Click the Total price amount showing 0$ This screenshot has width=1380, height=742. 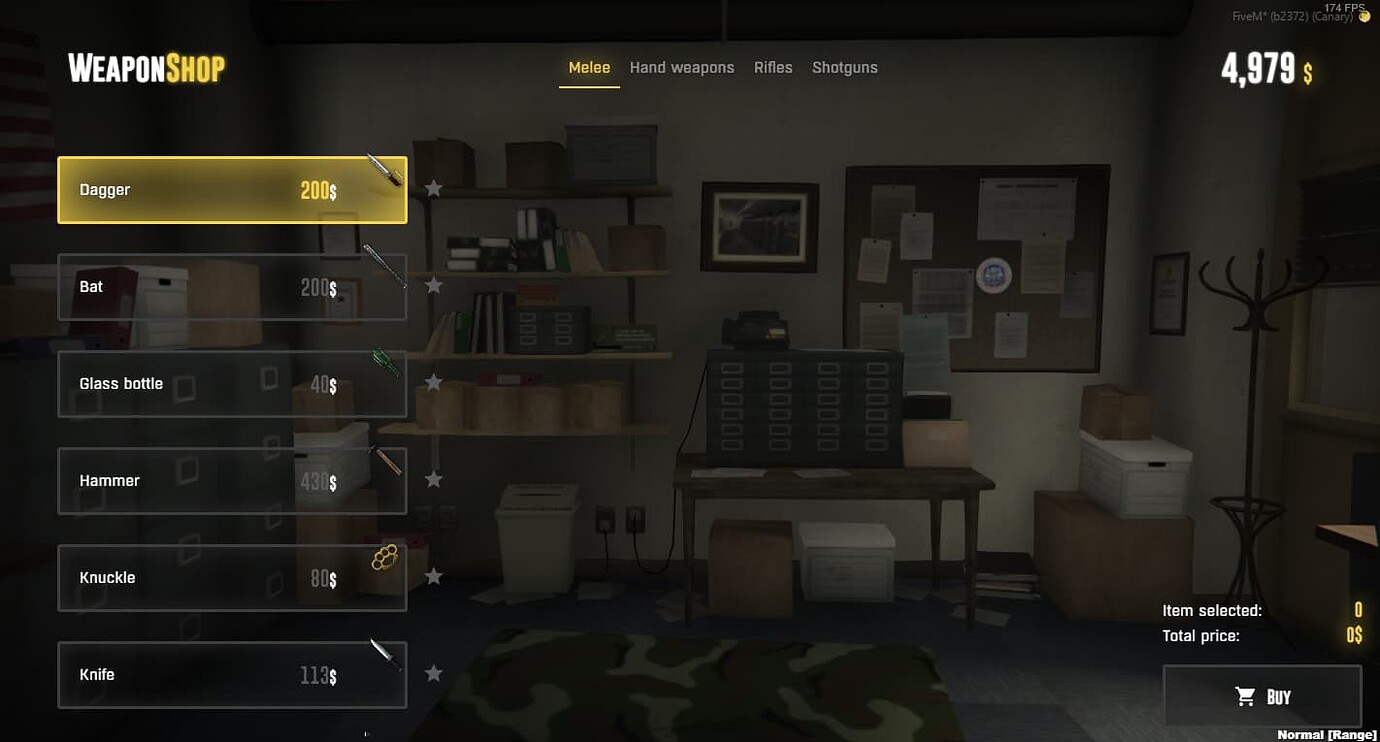tap(1355, 635)
